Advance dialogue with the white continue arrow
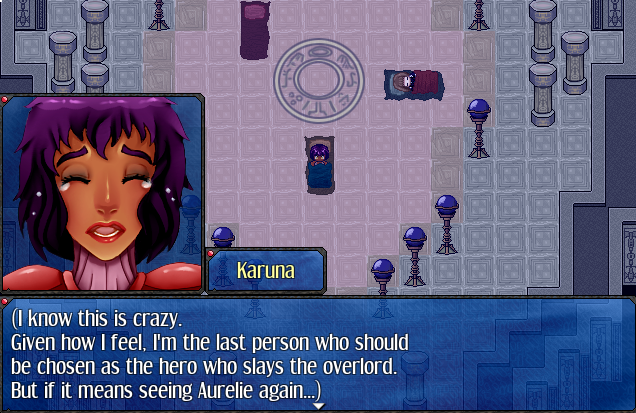 (x=319, y=407)
